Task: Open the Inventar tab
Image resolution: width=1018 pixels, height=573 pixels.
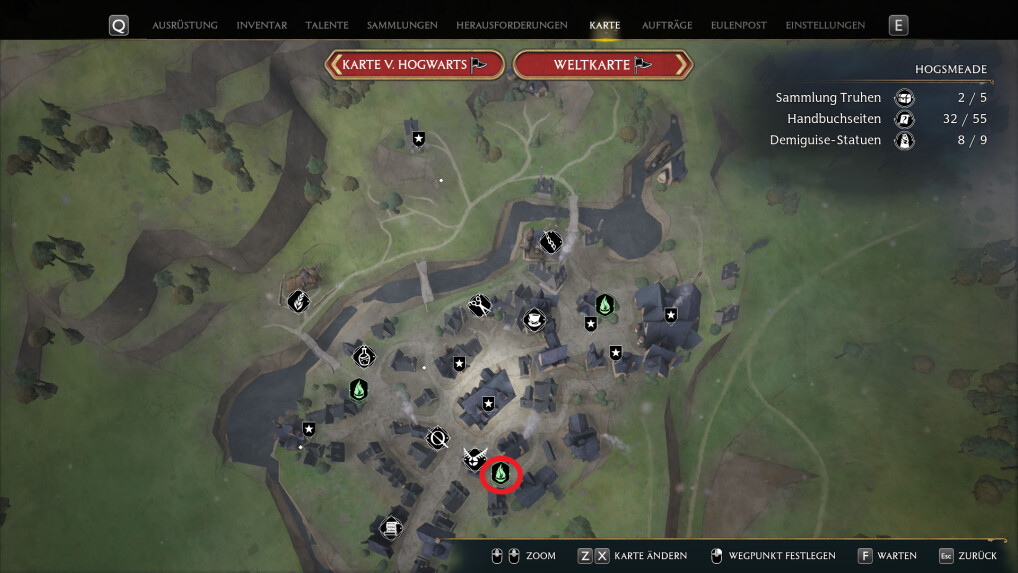Action: [262, 25]
